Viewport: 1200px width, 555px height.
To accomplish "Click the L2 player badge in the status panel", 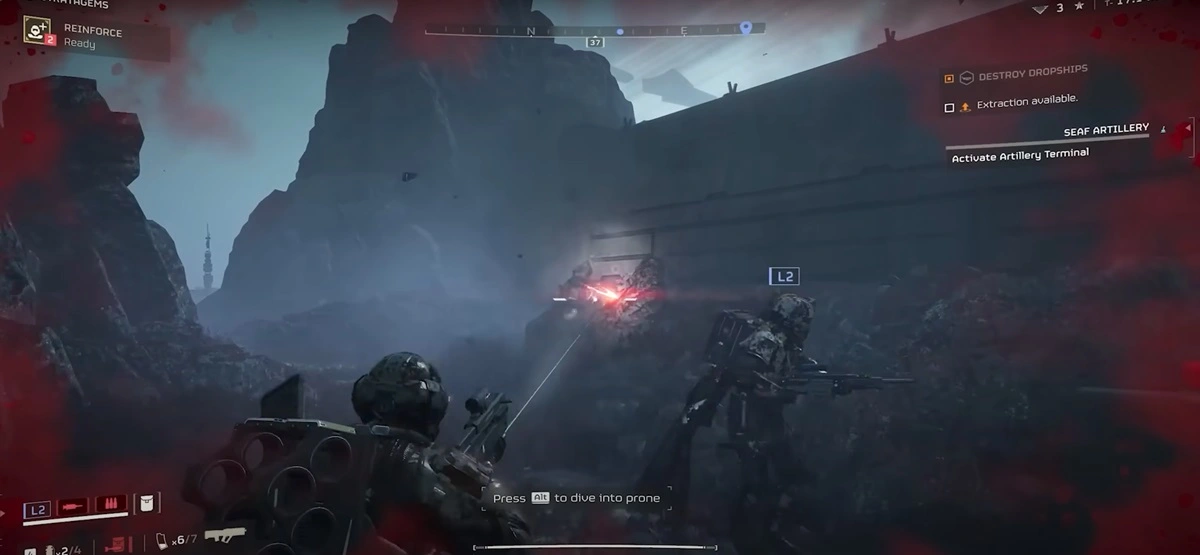I will (x=37, y=510).
